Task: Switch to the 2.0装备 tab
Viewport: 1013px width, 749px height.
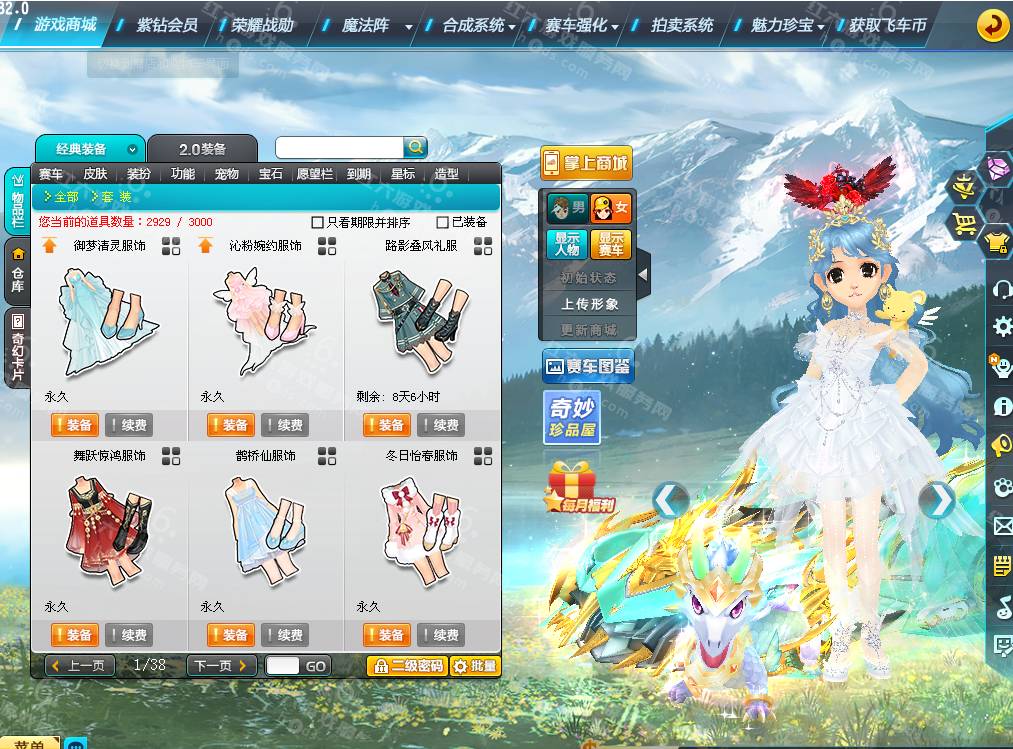Action: 202,149
